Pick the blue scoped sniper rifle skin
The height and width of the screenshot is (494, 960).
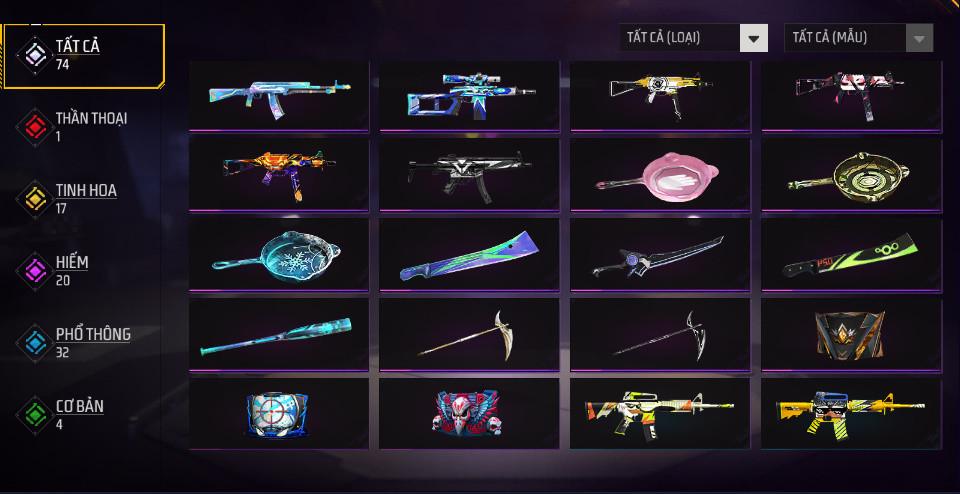pos(469,96)
